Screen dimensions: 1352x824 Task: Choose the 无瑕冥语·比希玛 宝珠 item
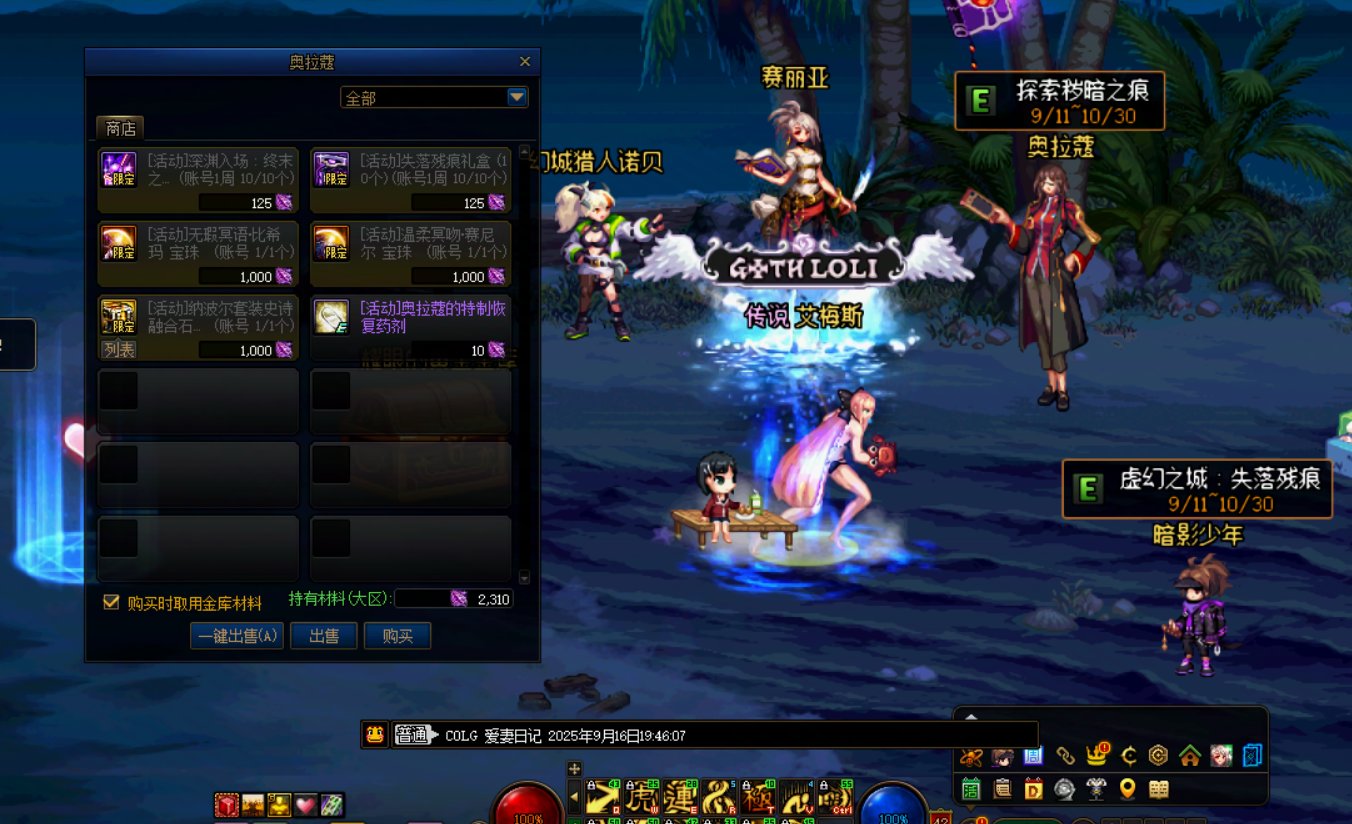[198, 254]
